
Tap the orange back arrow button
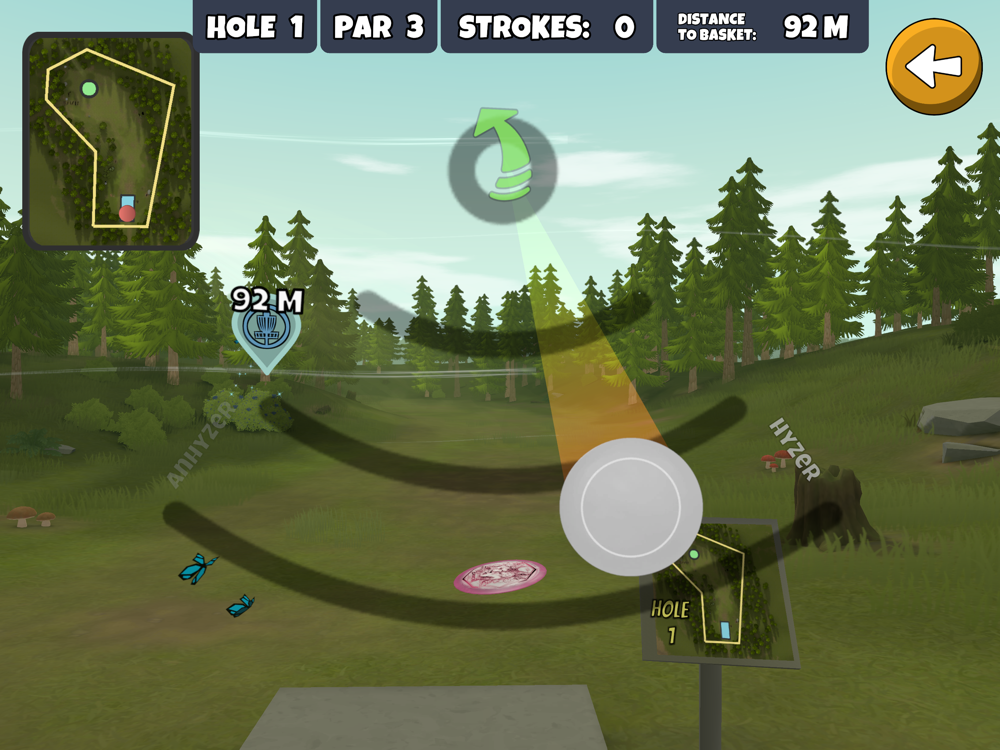934,67
